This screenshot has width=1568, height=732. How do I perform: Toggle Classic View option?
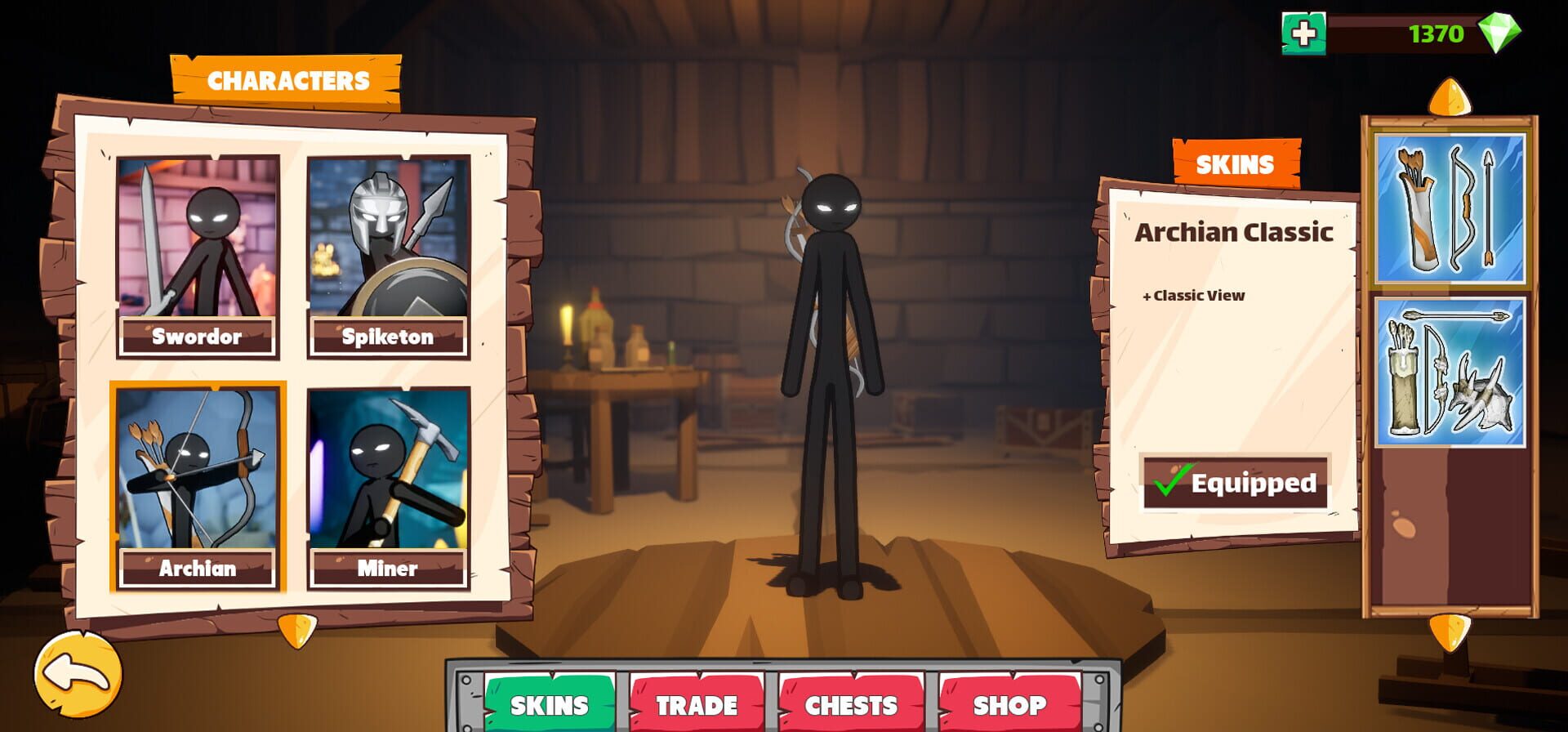[1194, 296]
